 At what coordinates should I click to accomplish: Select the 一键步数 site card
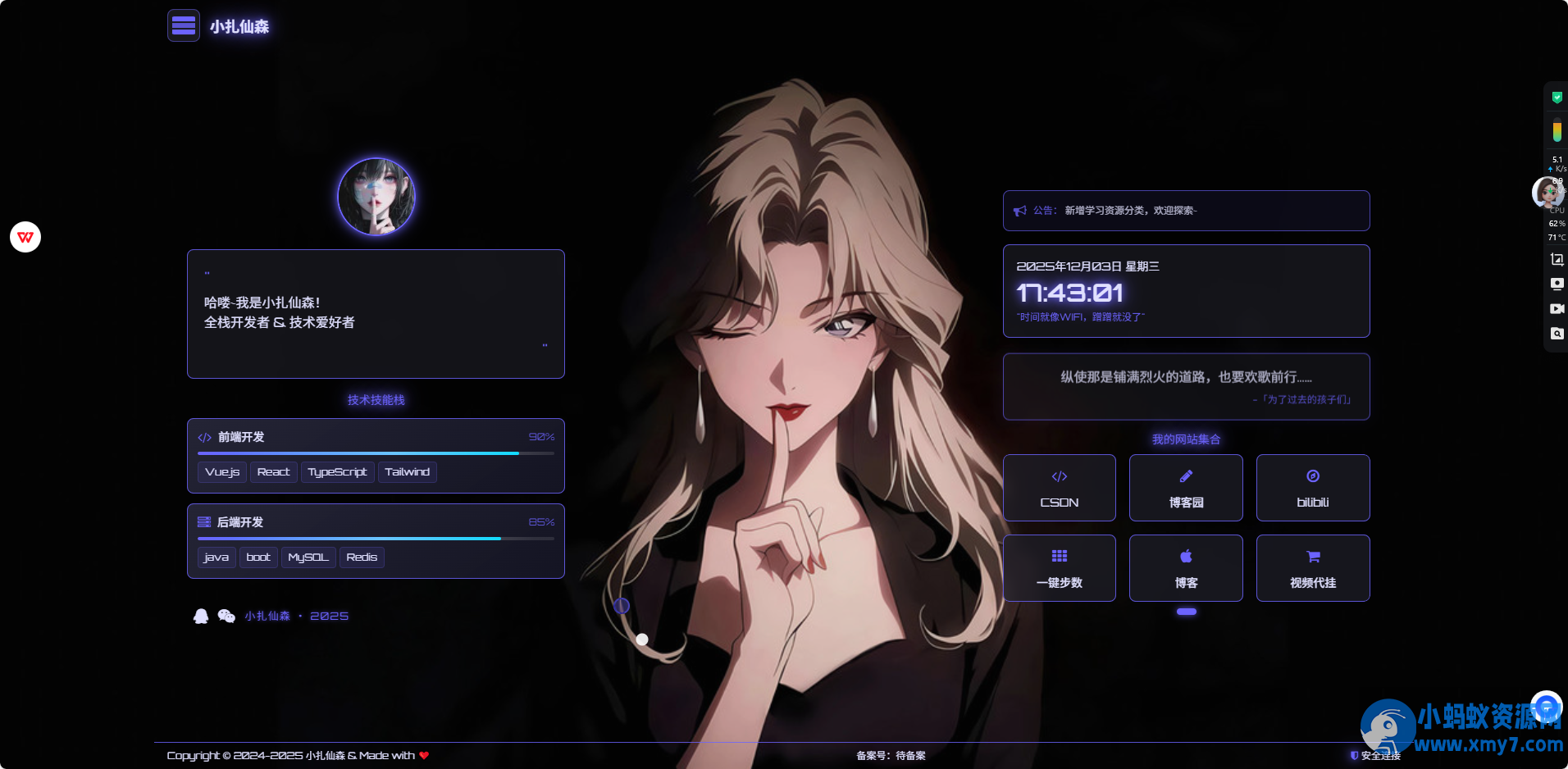tap(1059, 568)
